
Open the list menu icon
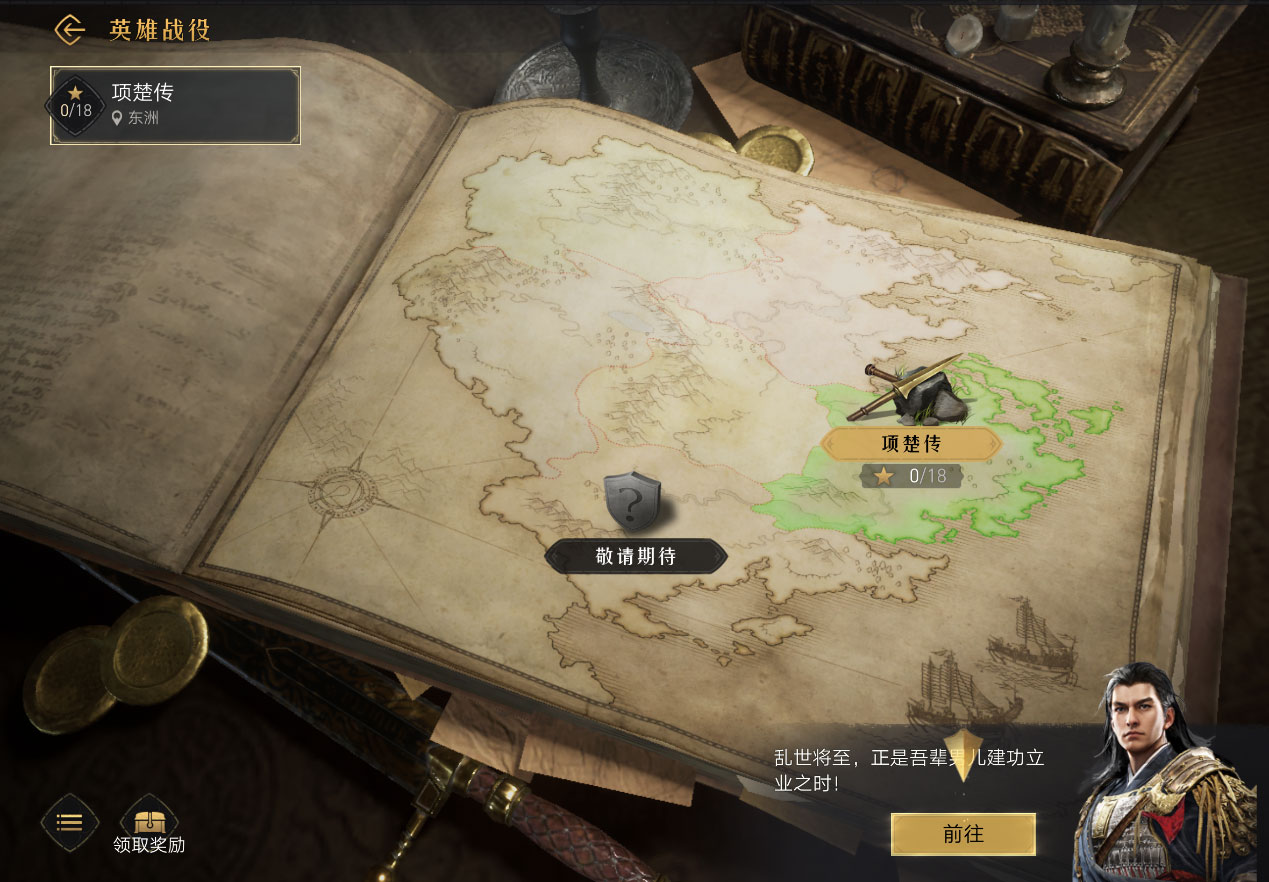click(x=69, y=822)
